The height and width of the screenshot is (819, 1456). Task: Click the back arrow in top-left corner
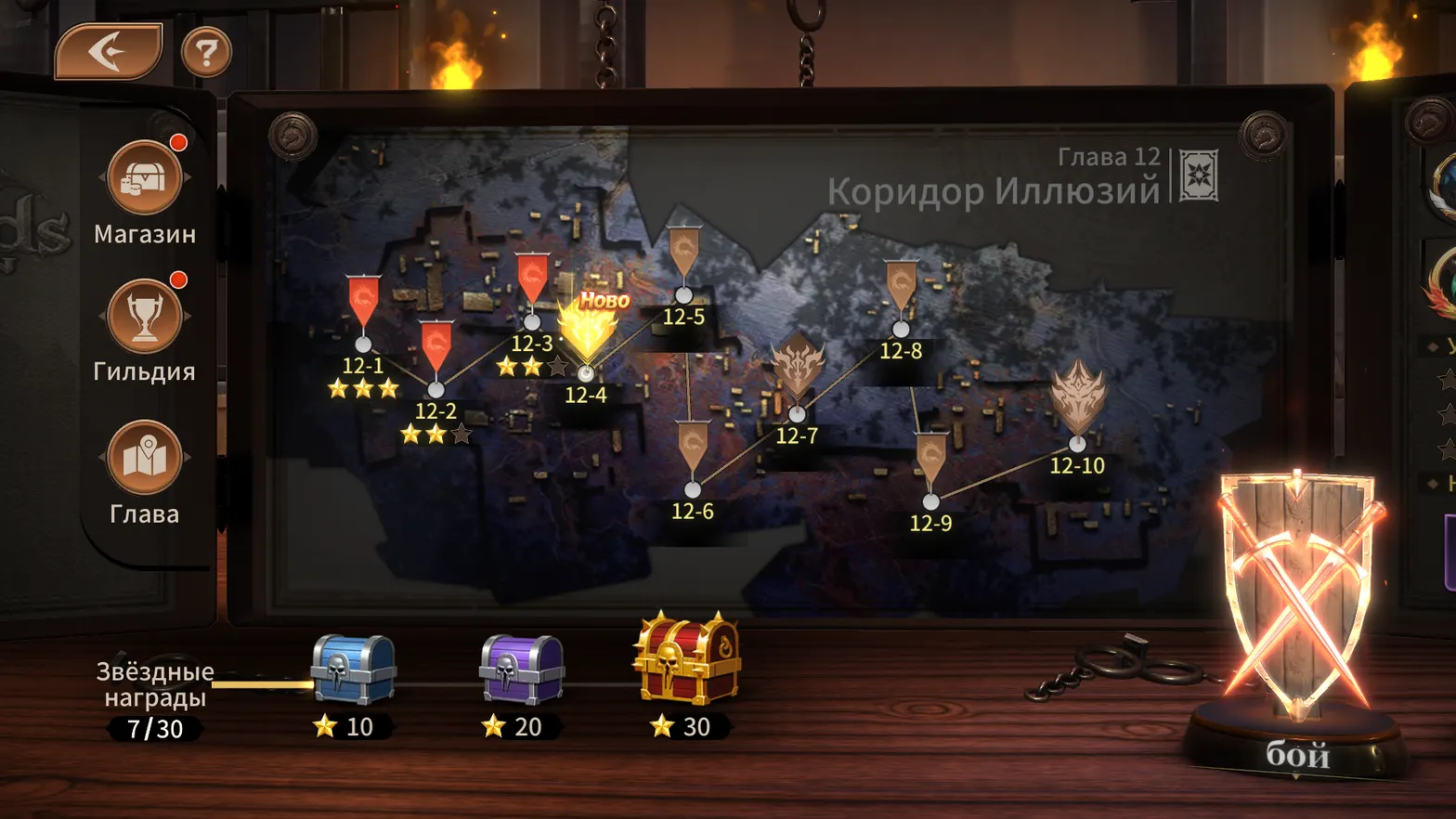[107, 51]
